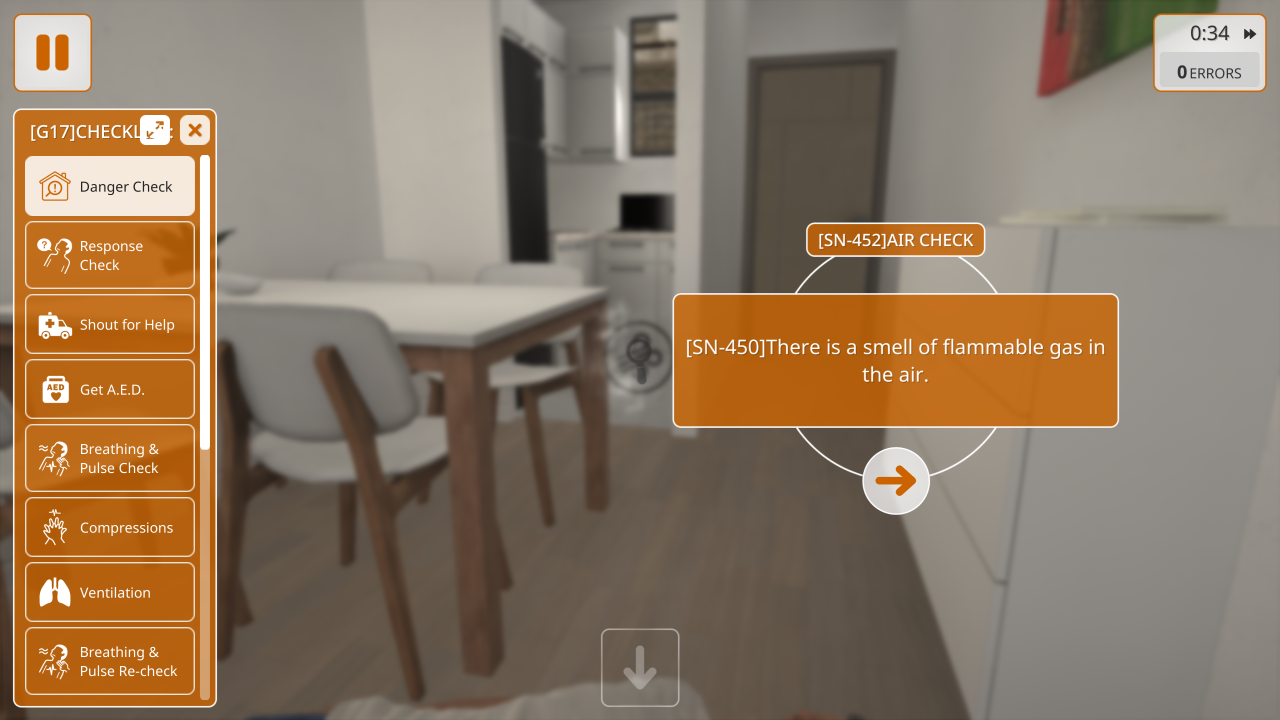This screenshot has height=720, width=1280.
Task: Choose Response Check in the checklist
Action: (x=110, y=255)
